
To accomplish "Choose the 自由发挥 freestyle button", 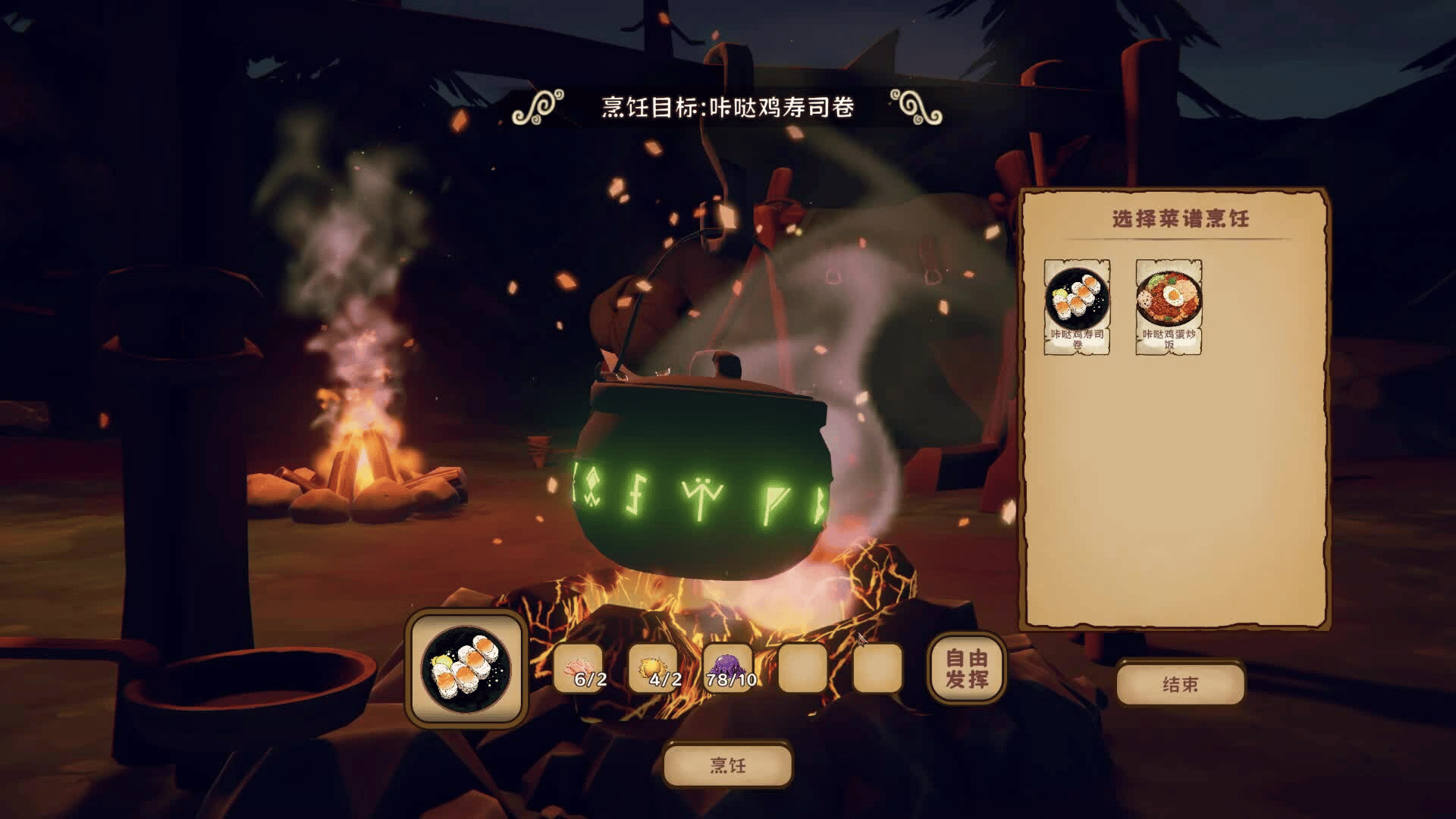I will click(967, 668).
